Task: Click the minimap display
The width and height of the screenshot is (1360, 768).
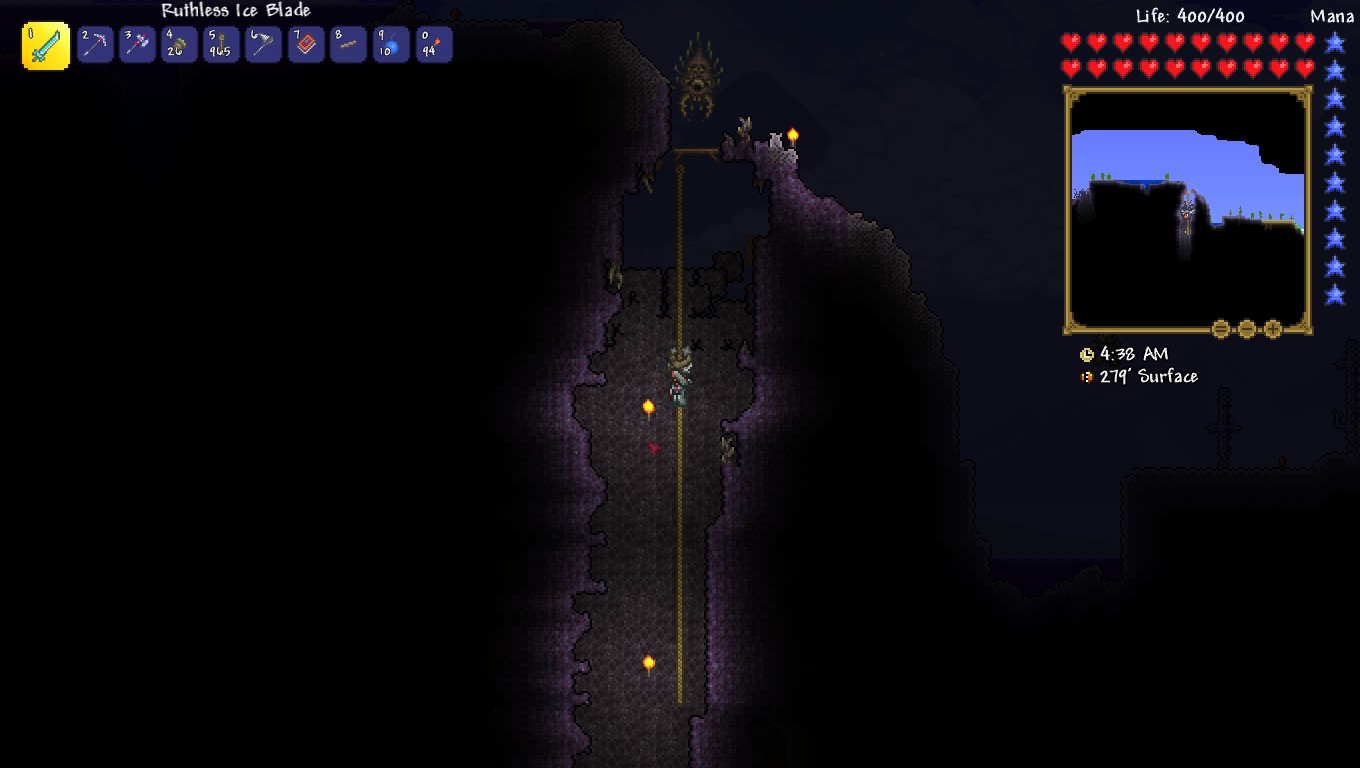Action: pyautogui.click(x=1187, y=208)
